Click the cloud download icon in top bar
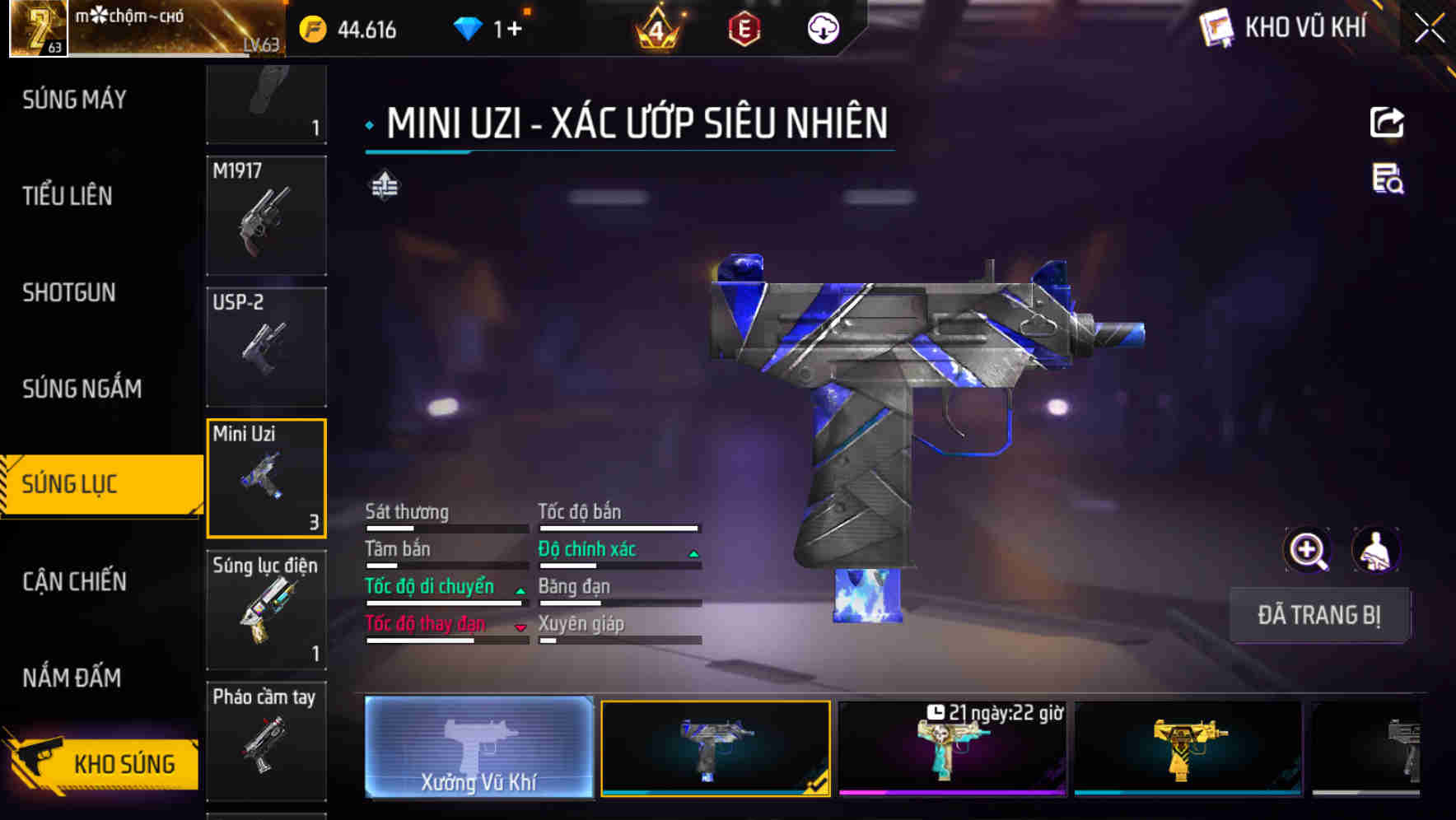The height and width of the screenshot is (820, 1456). pyautogui.click(x=824, y=28)
